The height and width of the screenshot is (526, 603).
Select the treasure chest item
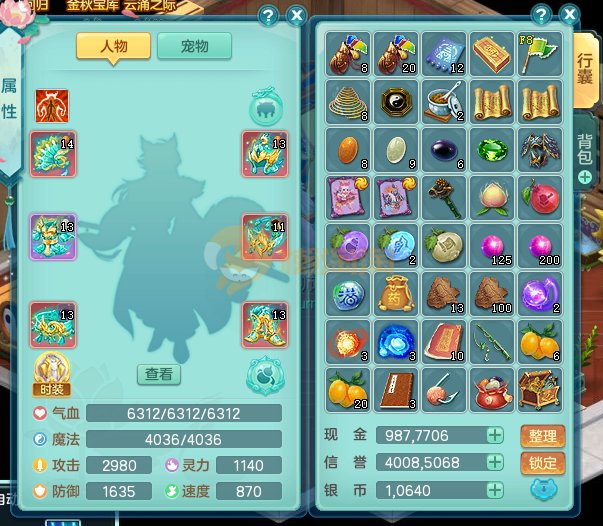pyautogui.click(x=541, y=389)
